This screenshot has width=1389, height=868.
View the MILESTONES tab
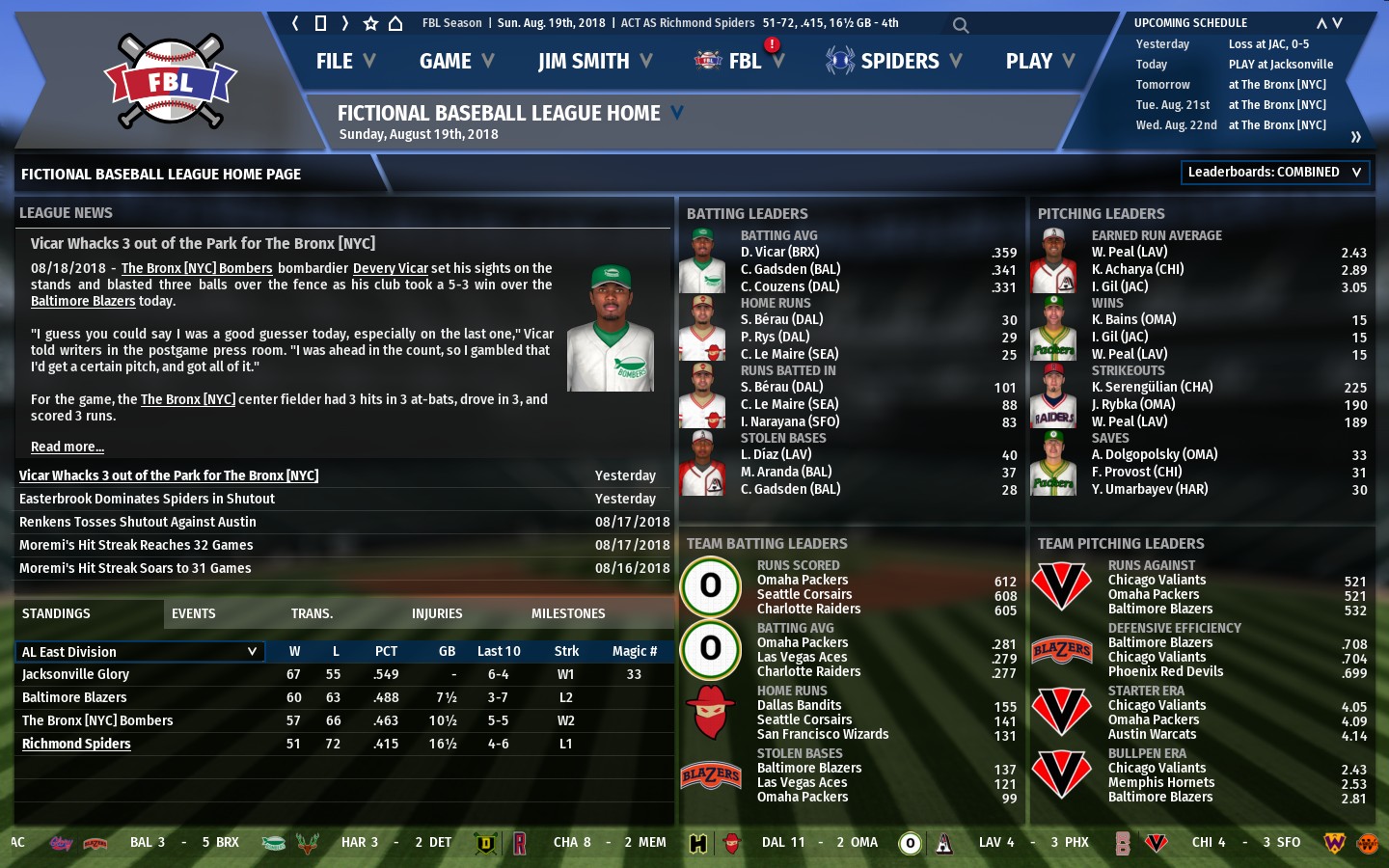(568, 613)
